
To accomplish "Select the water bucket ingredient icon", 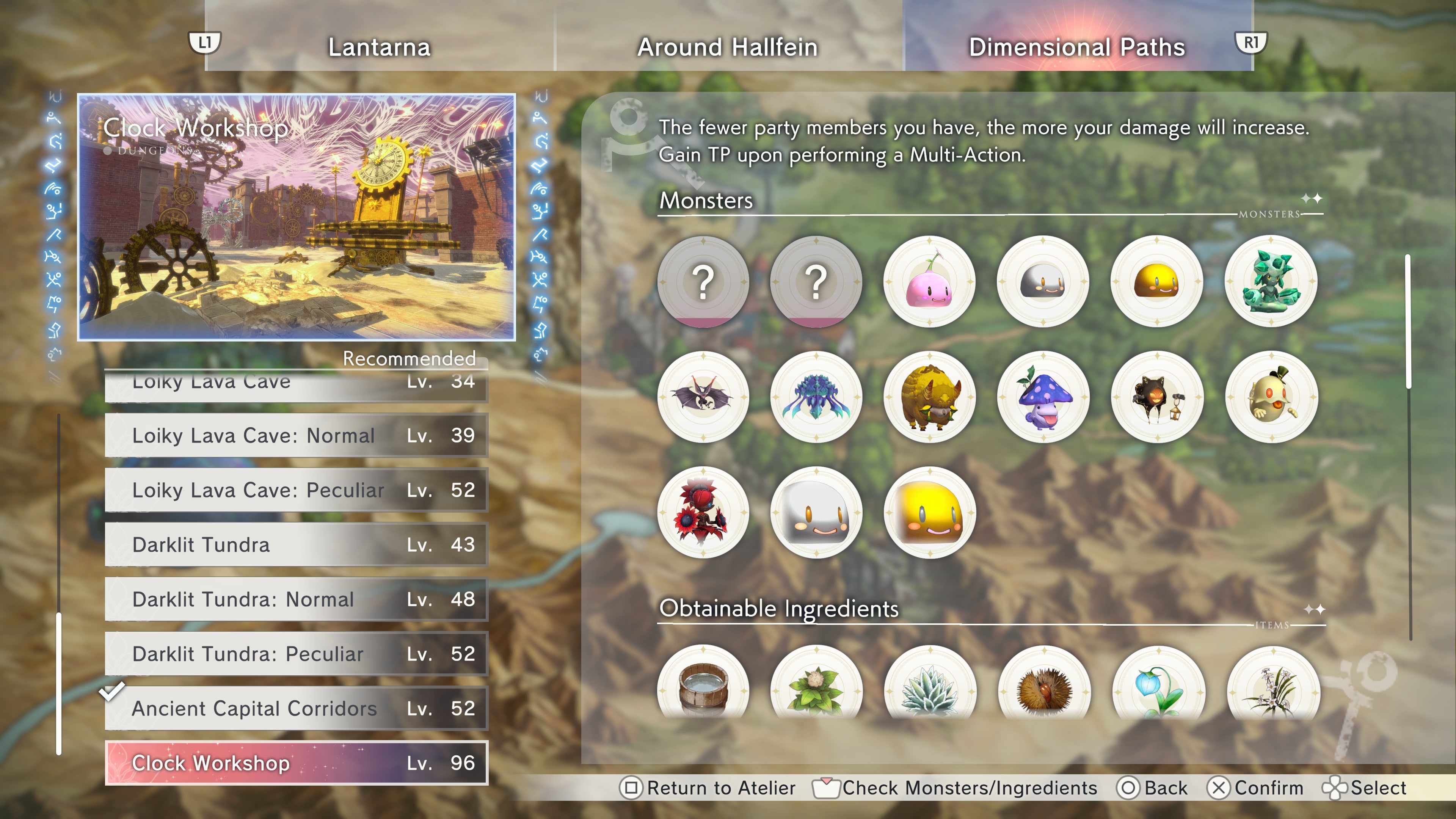I will tap(703, 687).
